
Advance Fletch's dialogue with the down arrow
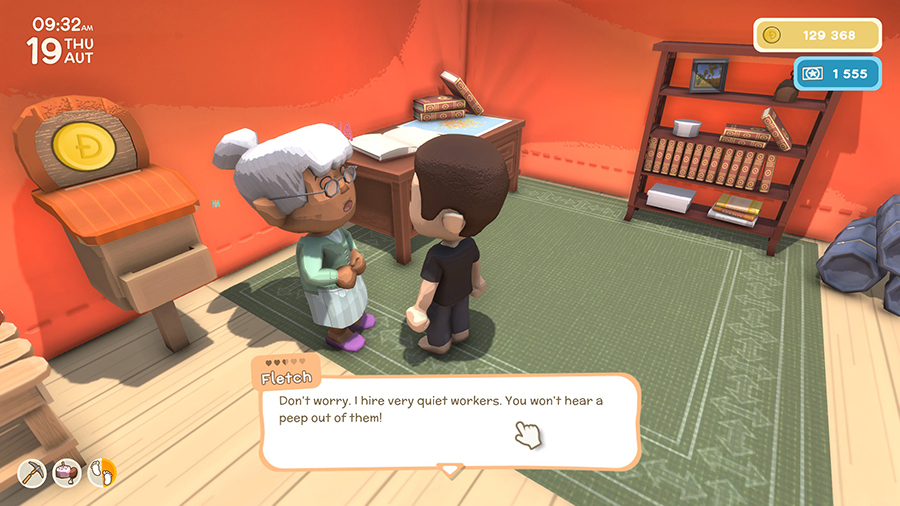(451, 469)
